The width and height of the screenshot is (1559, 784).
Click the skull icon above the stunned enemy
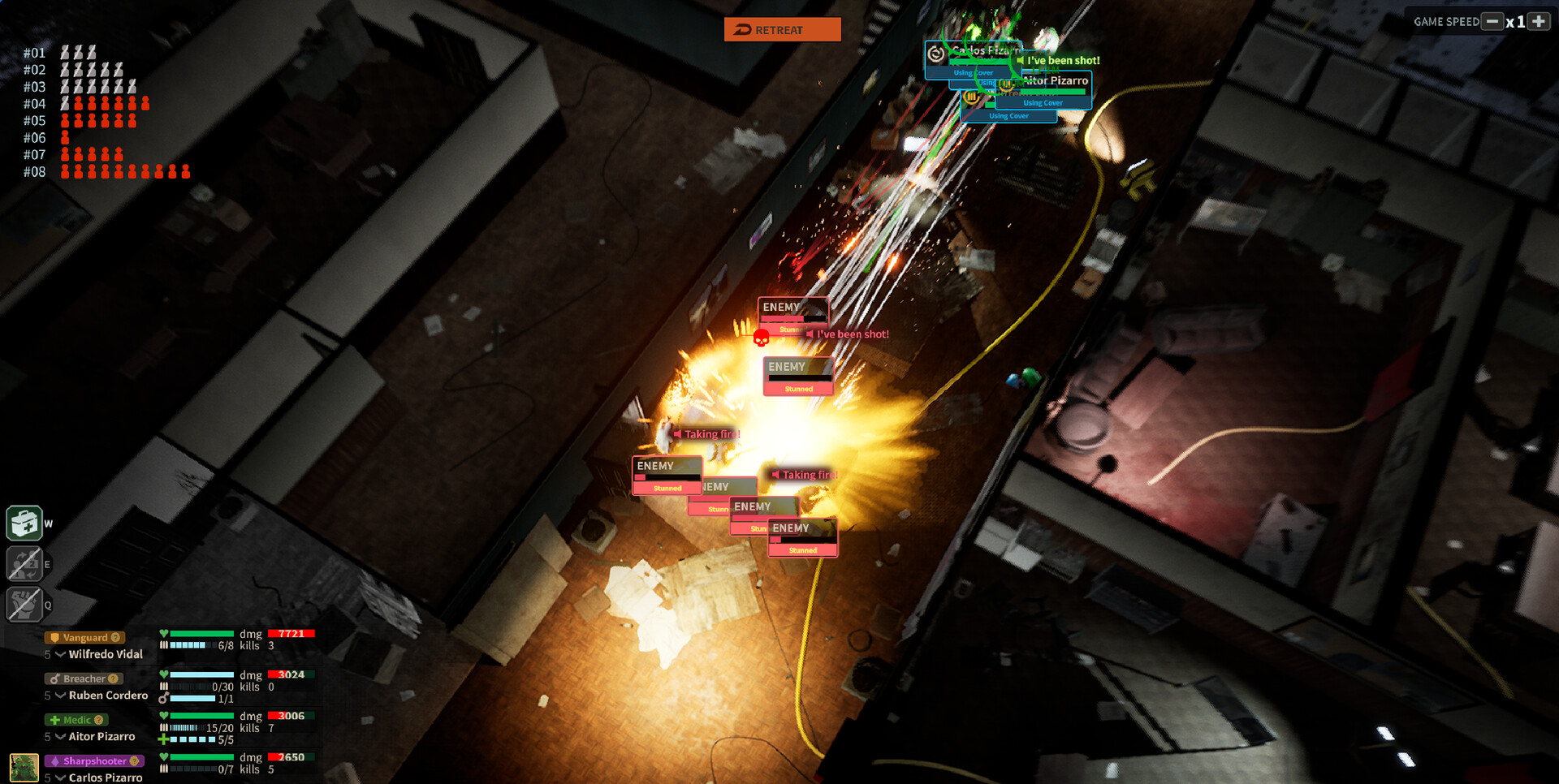click(761, 338)
